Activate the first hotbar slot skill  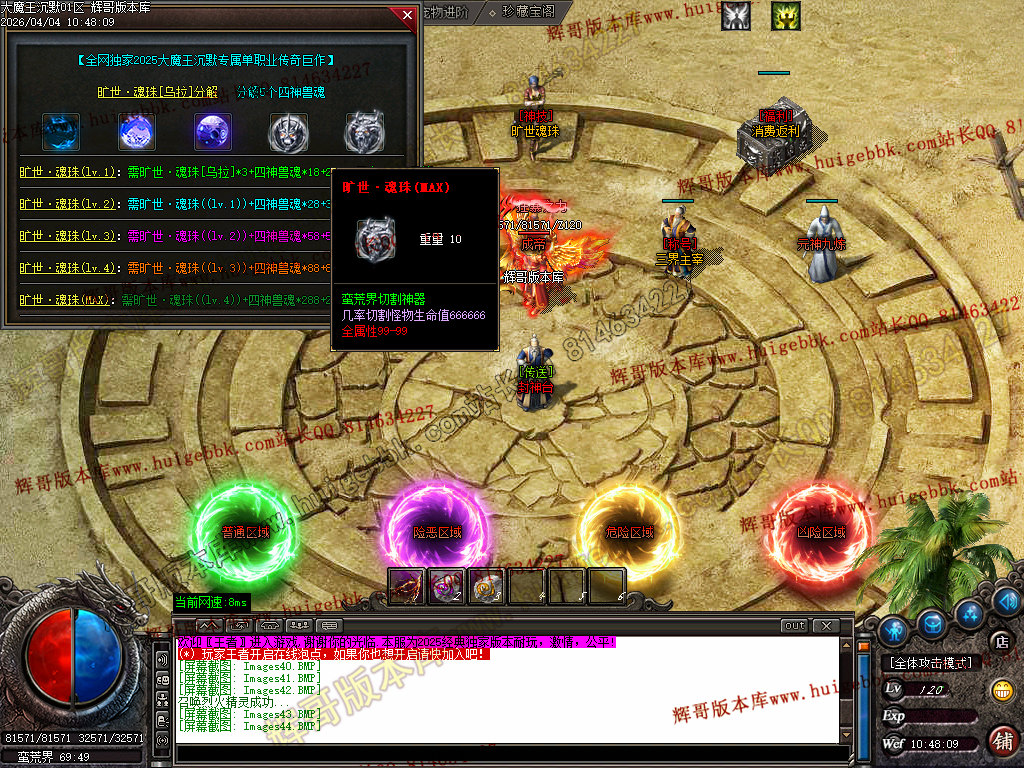tap(407, 587)
